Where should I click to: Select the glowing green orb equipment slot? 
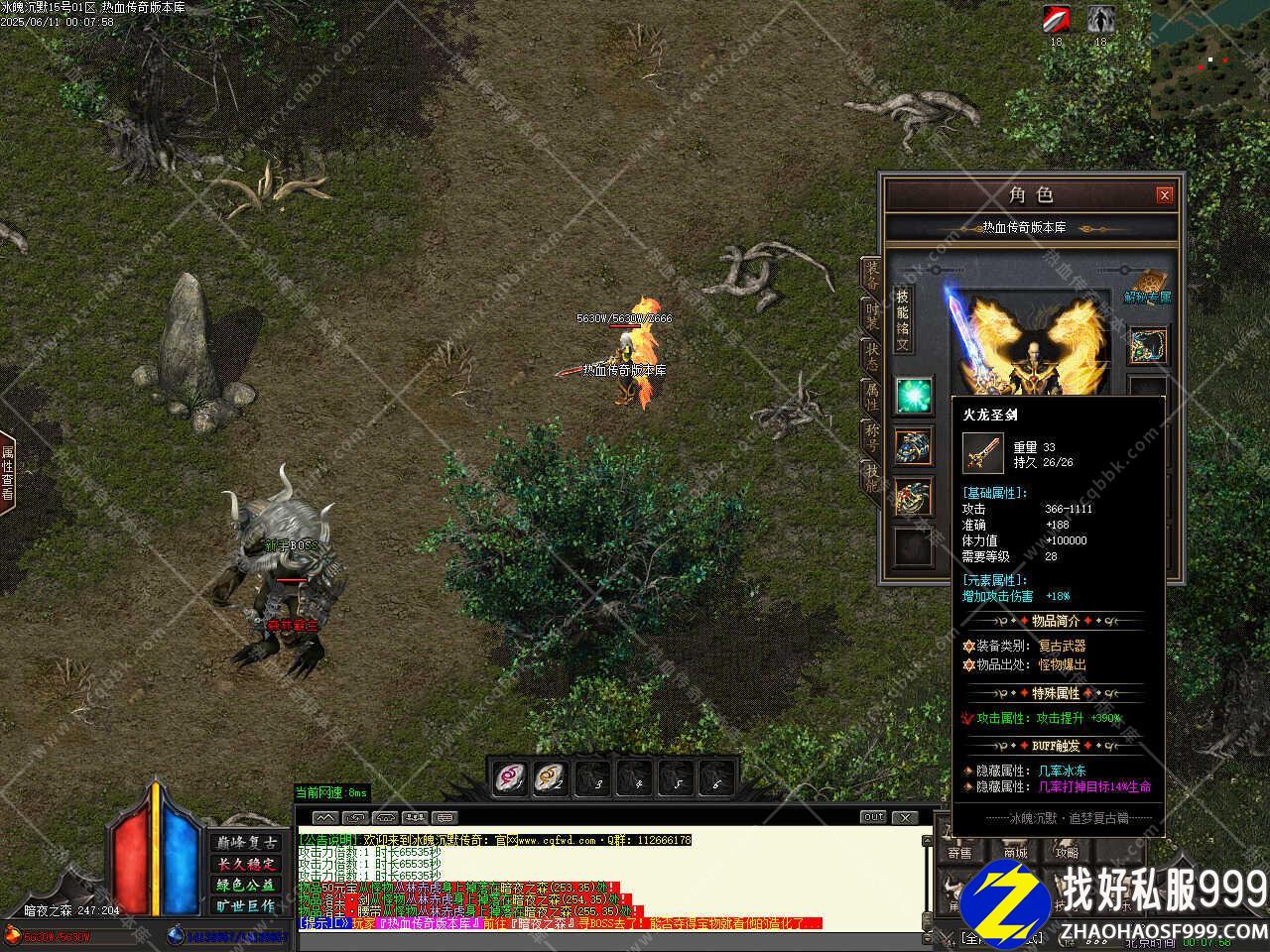pyautogui.click(x=913, y=396)
